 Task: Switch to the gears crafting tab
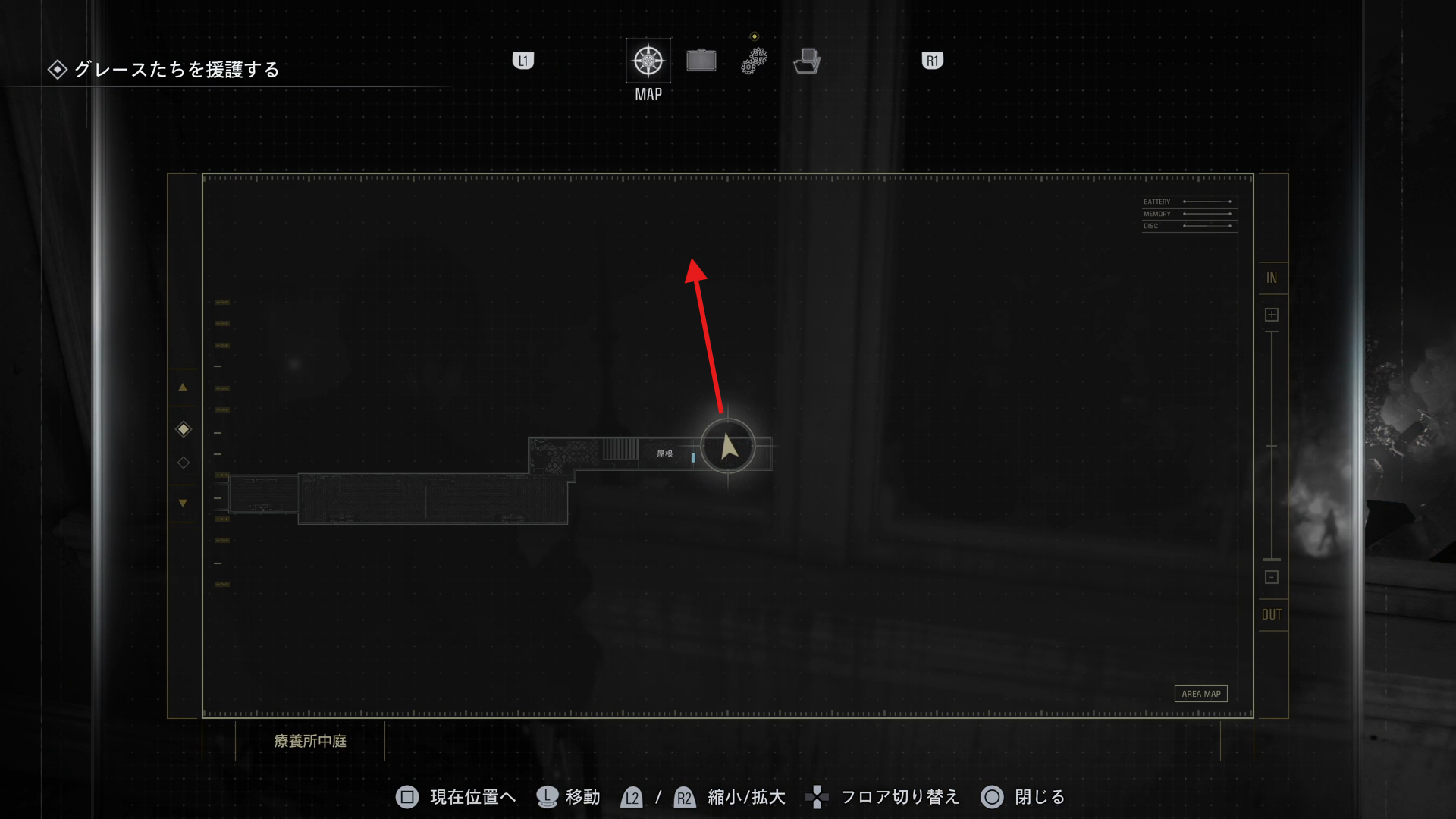tap(754, 61)
